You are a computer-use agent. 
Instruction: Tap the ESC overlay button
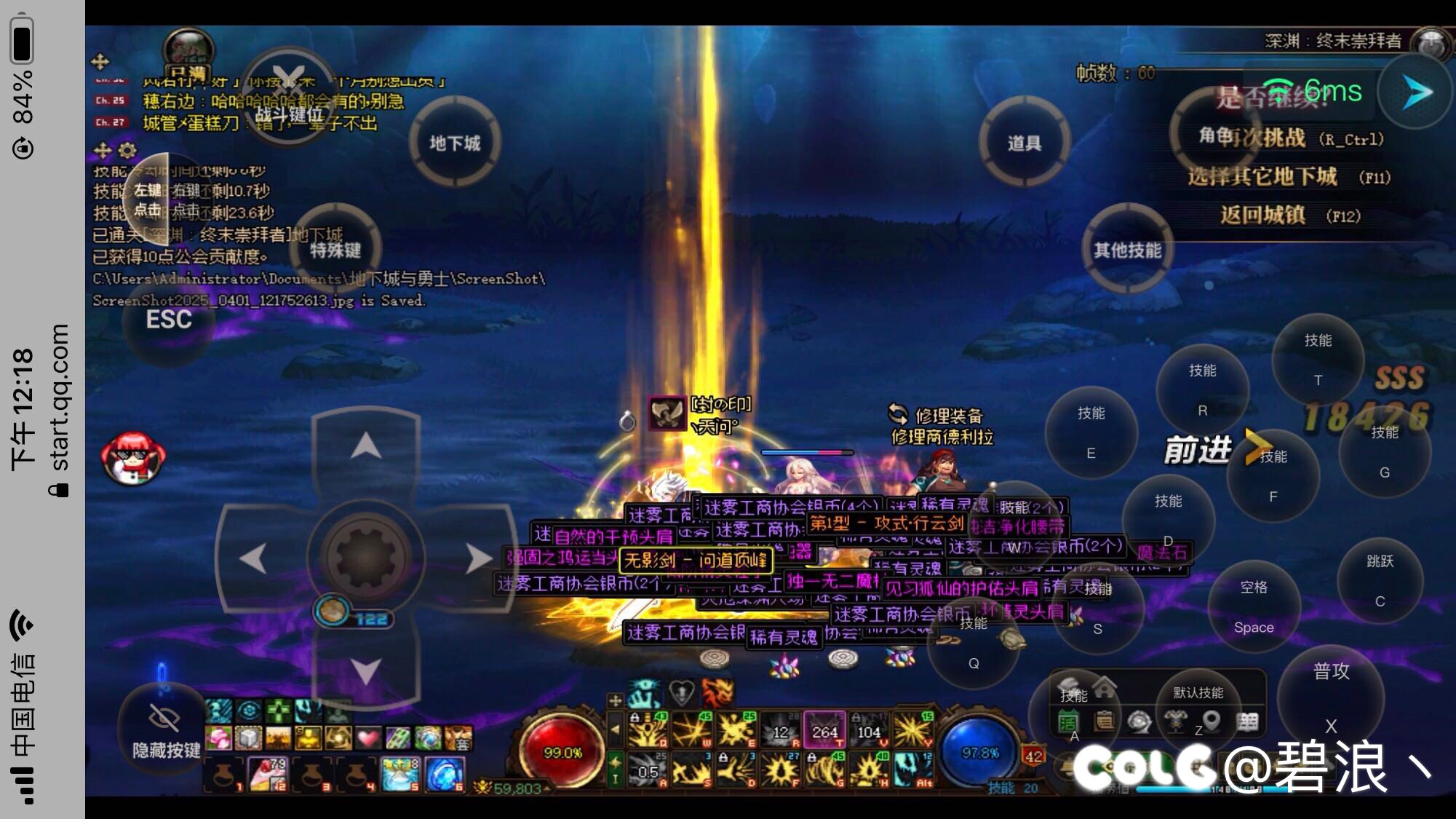[x=169, y=320]
